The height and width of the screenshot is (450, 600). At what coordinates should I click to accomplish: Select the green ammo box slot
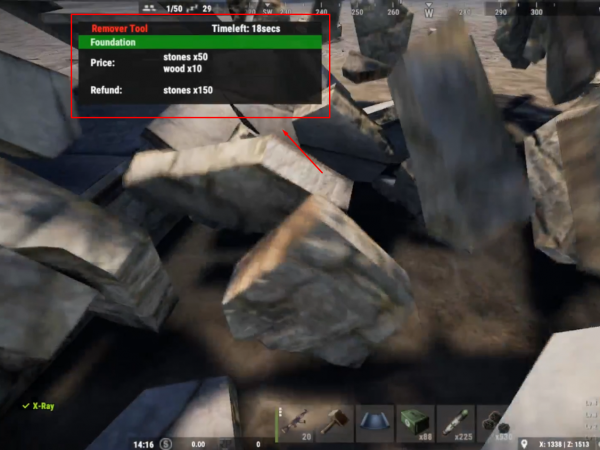[x=416, y=422]
